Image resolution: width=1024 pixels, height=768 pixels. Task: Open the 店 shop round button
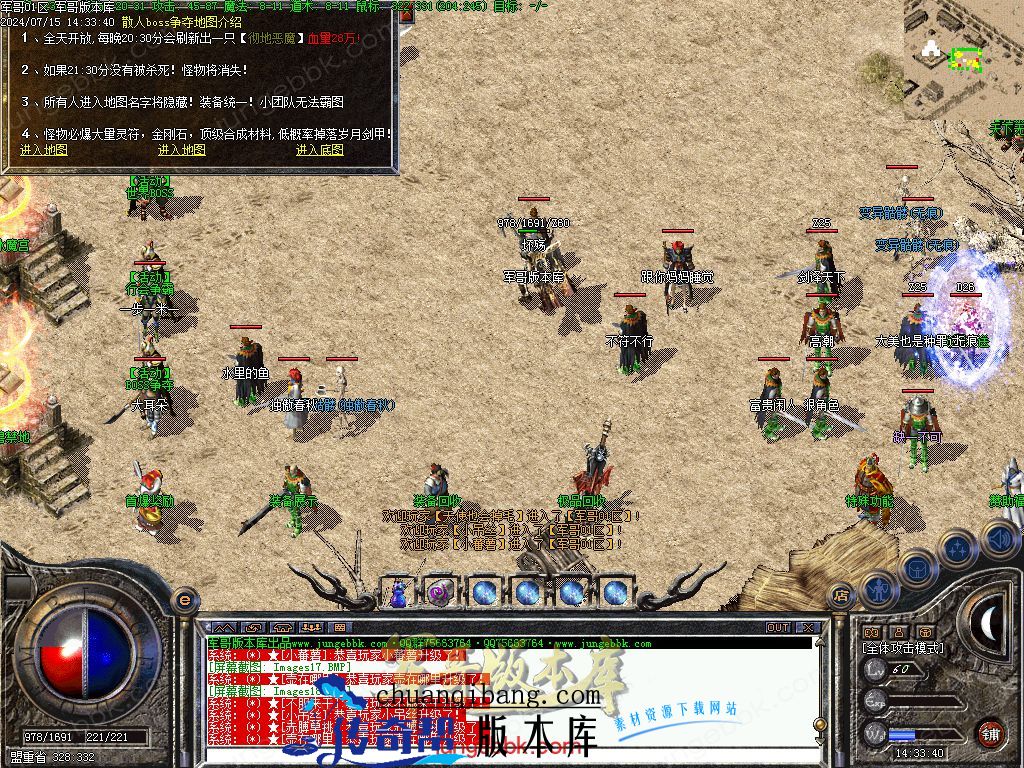(x=840, y=596)
